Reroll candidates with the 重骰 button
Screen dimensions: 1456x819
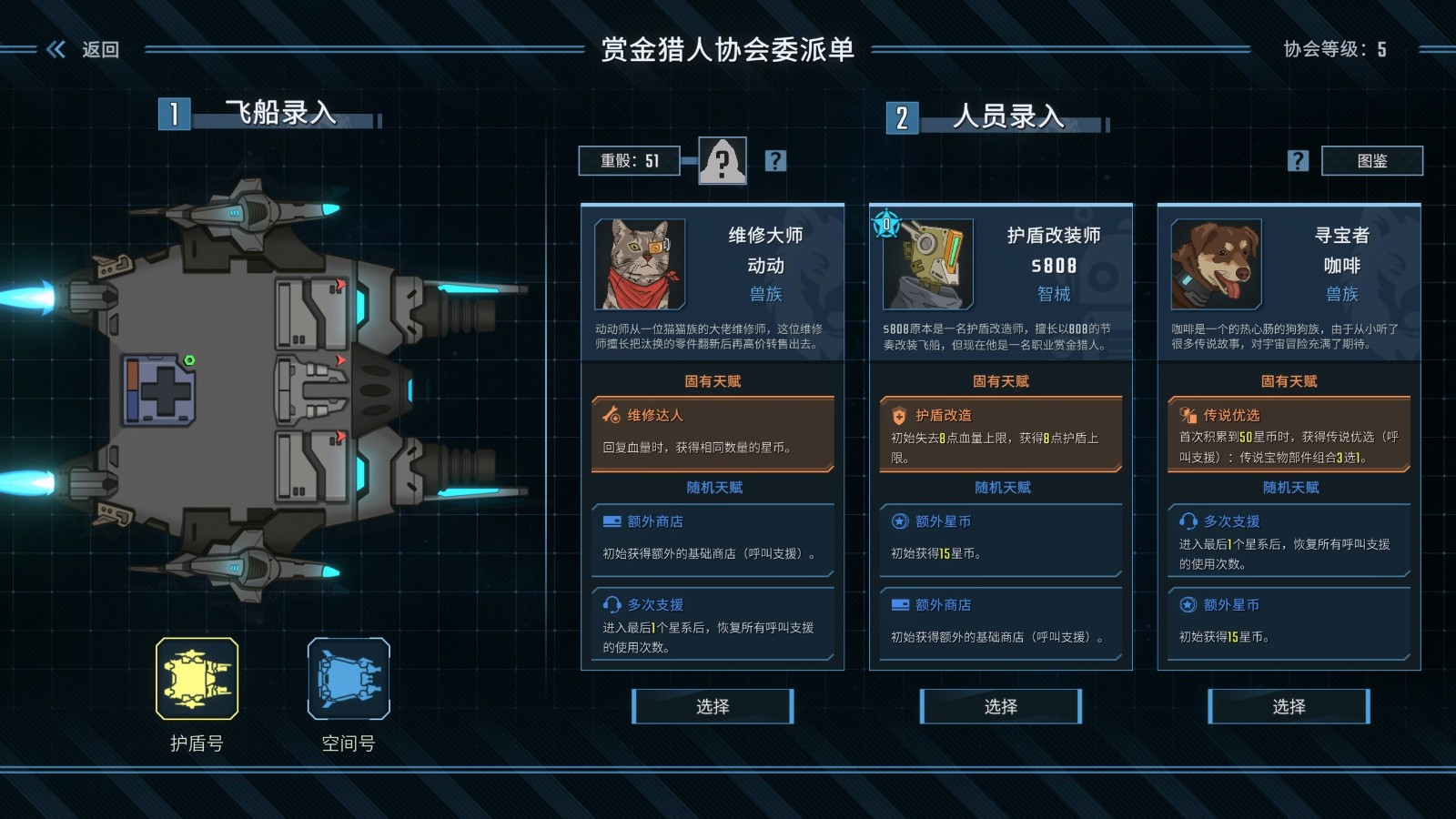(629, 161)
